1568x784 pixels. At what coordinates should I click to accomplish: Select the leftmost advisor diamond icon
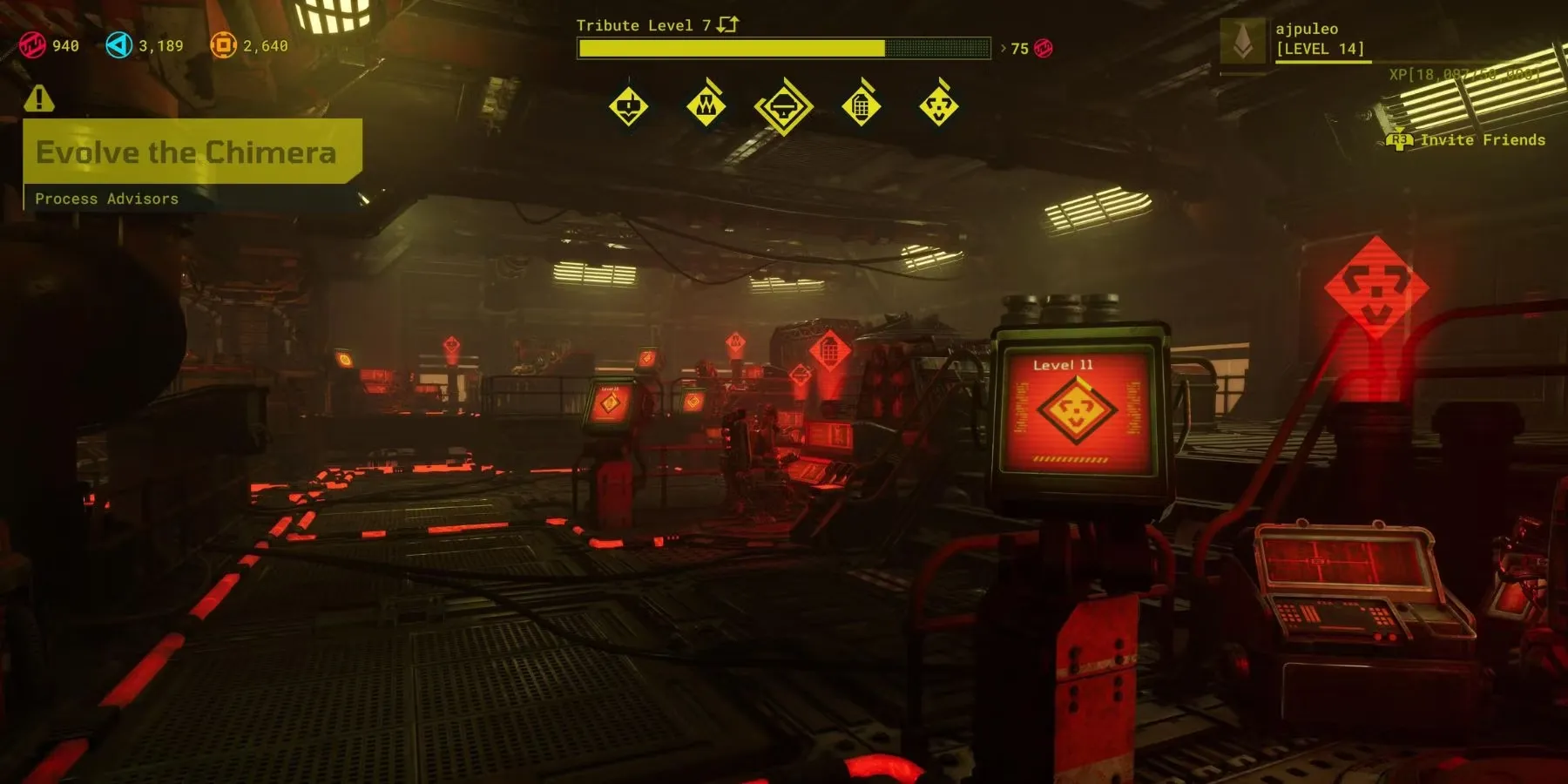628,107
